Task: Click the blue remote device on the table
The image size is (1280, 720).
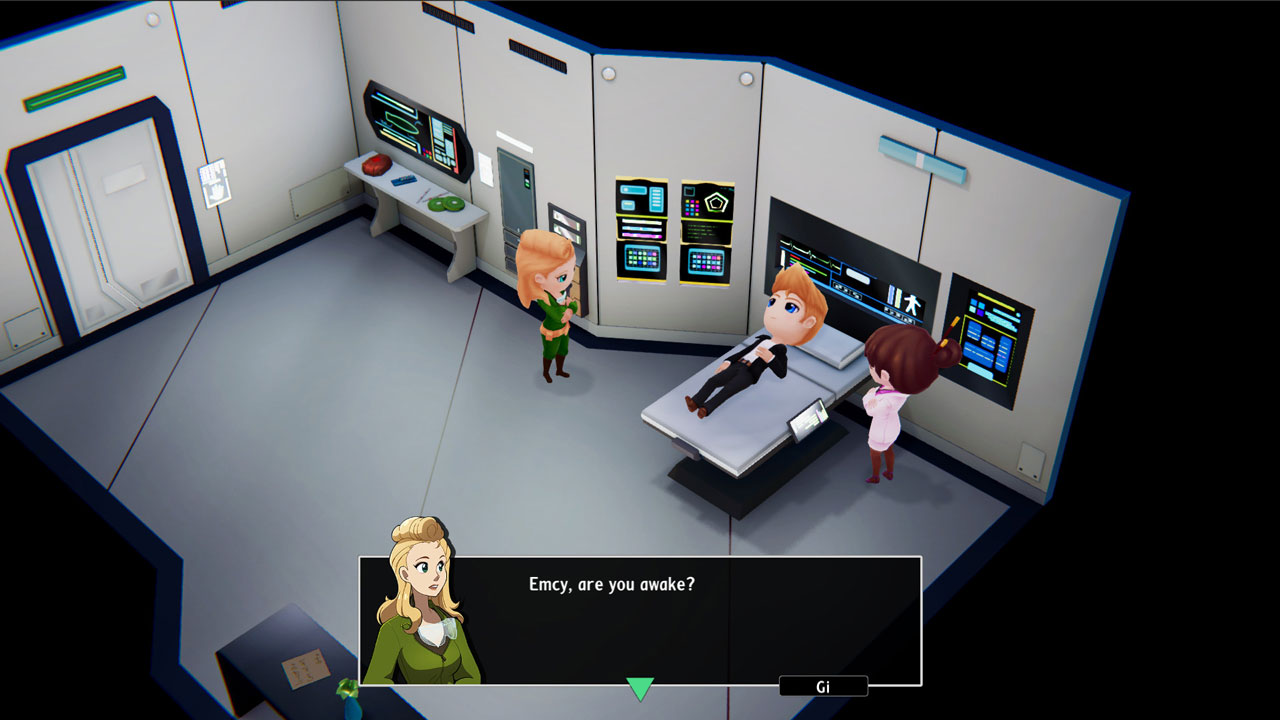Action: [404, 180]
